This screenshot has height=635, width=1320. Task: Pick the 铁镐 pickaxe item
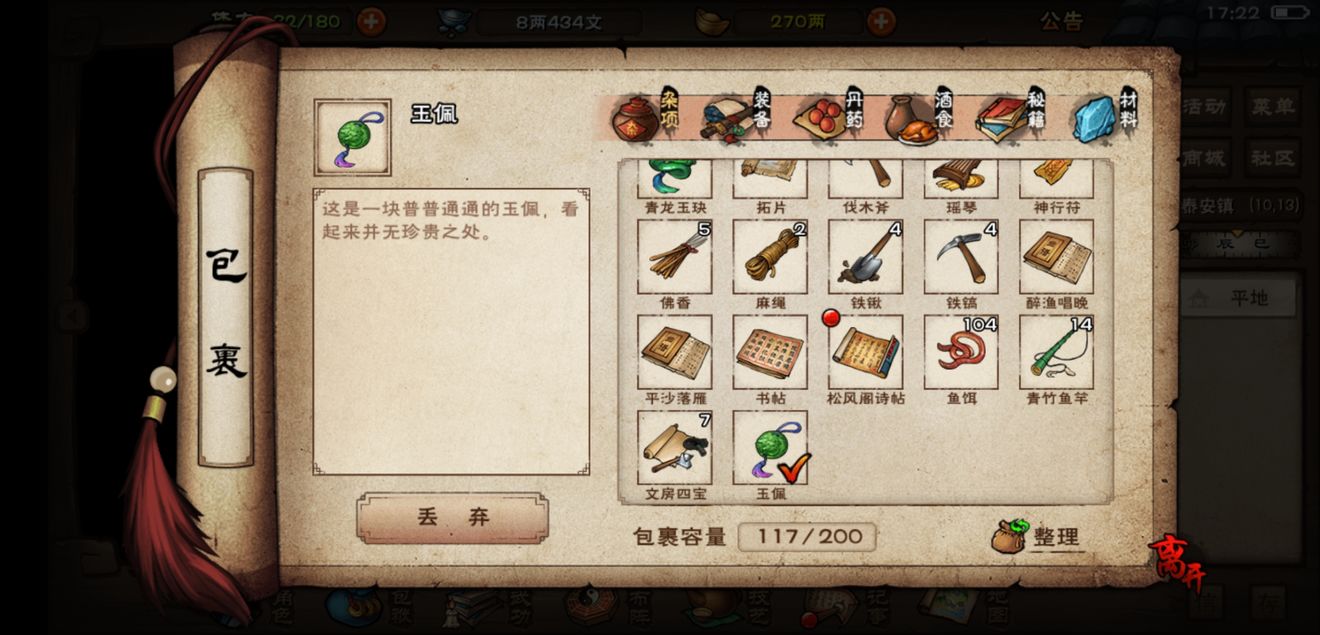960,257
